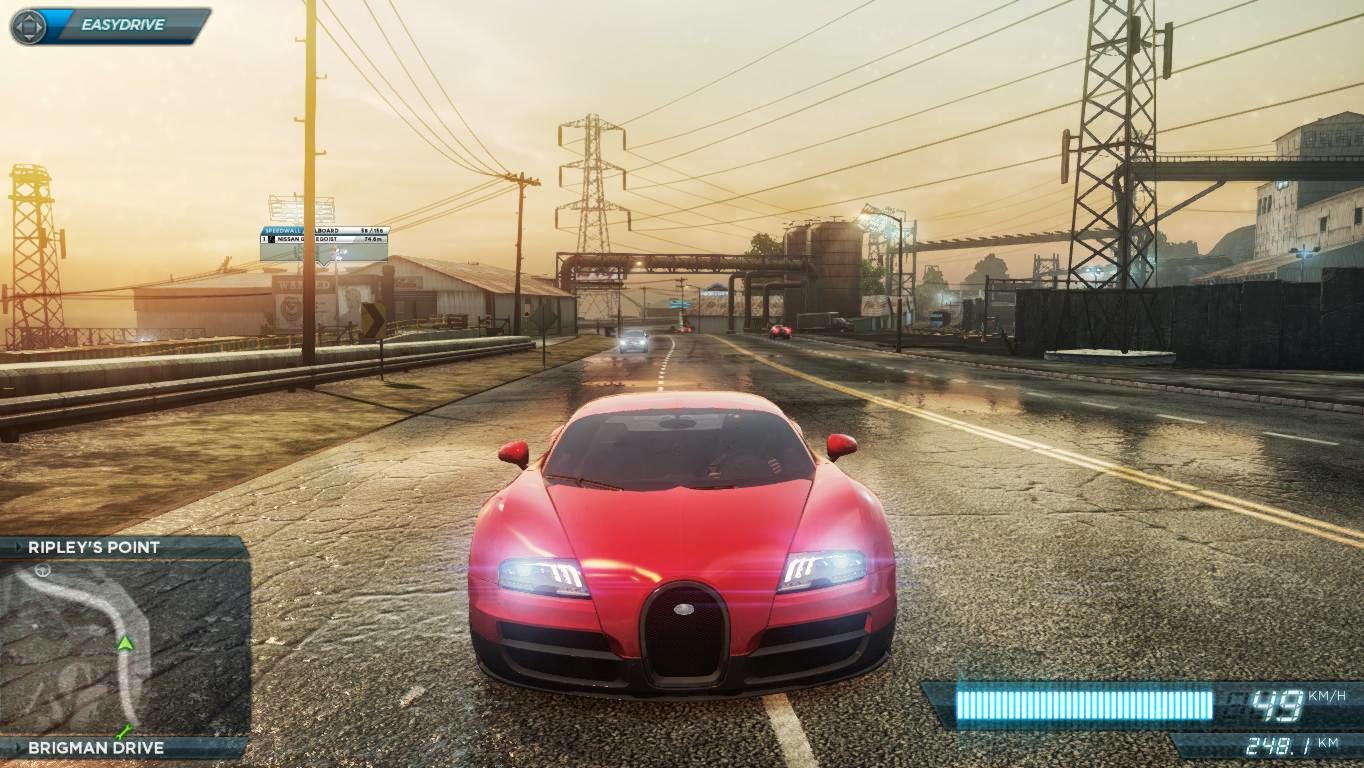This screenshot has height=768, width=1364.
Task: Select the steering wheel icon on the minimap
Action: (42, 571)
